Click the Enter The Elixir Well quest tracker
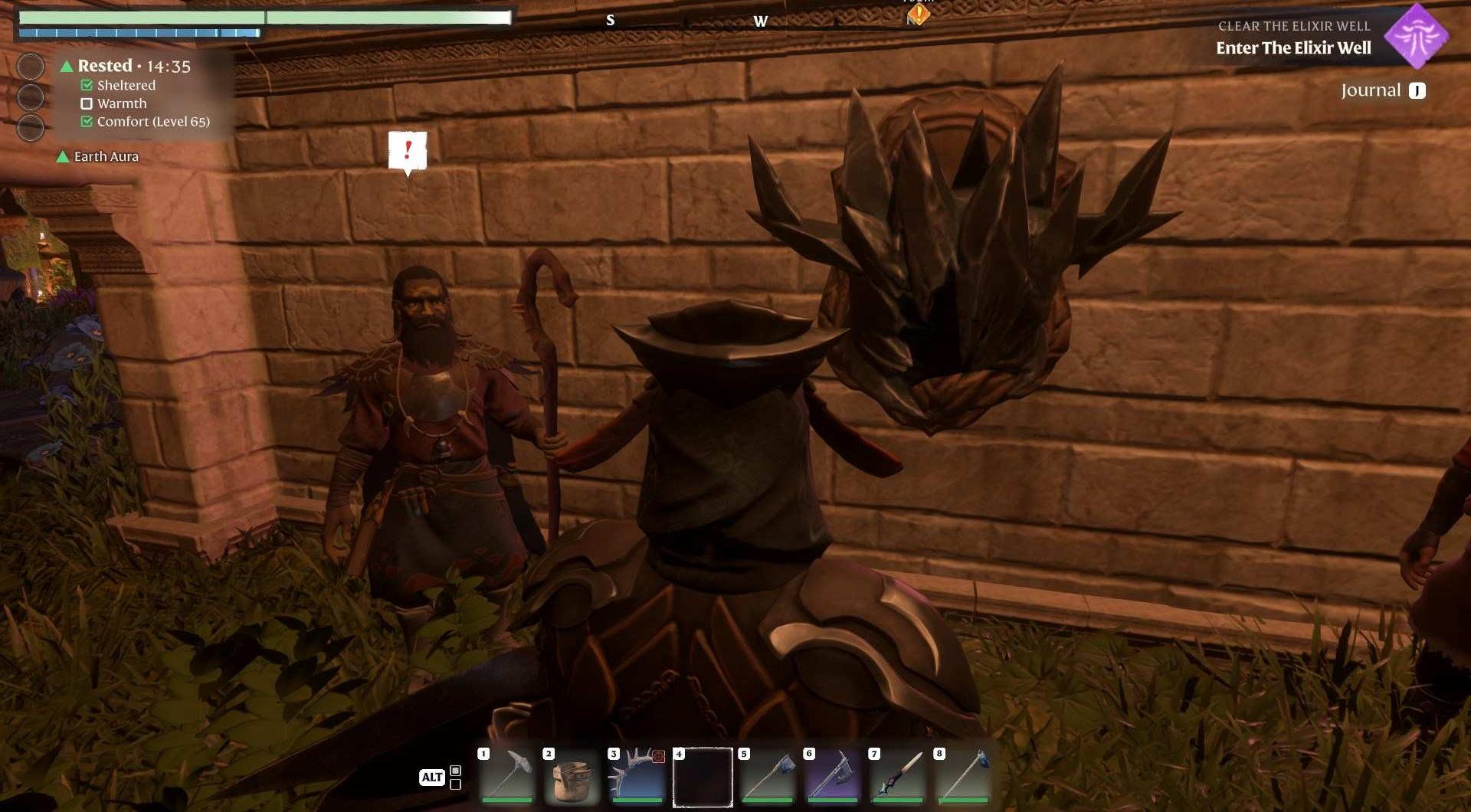This screenshot has width=1471, height=812. 1293,47
